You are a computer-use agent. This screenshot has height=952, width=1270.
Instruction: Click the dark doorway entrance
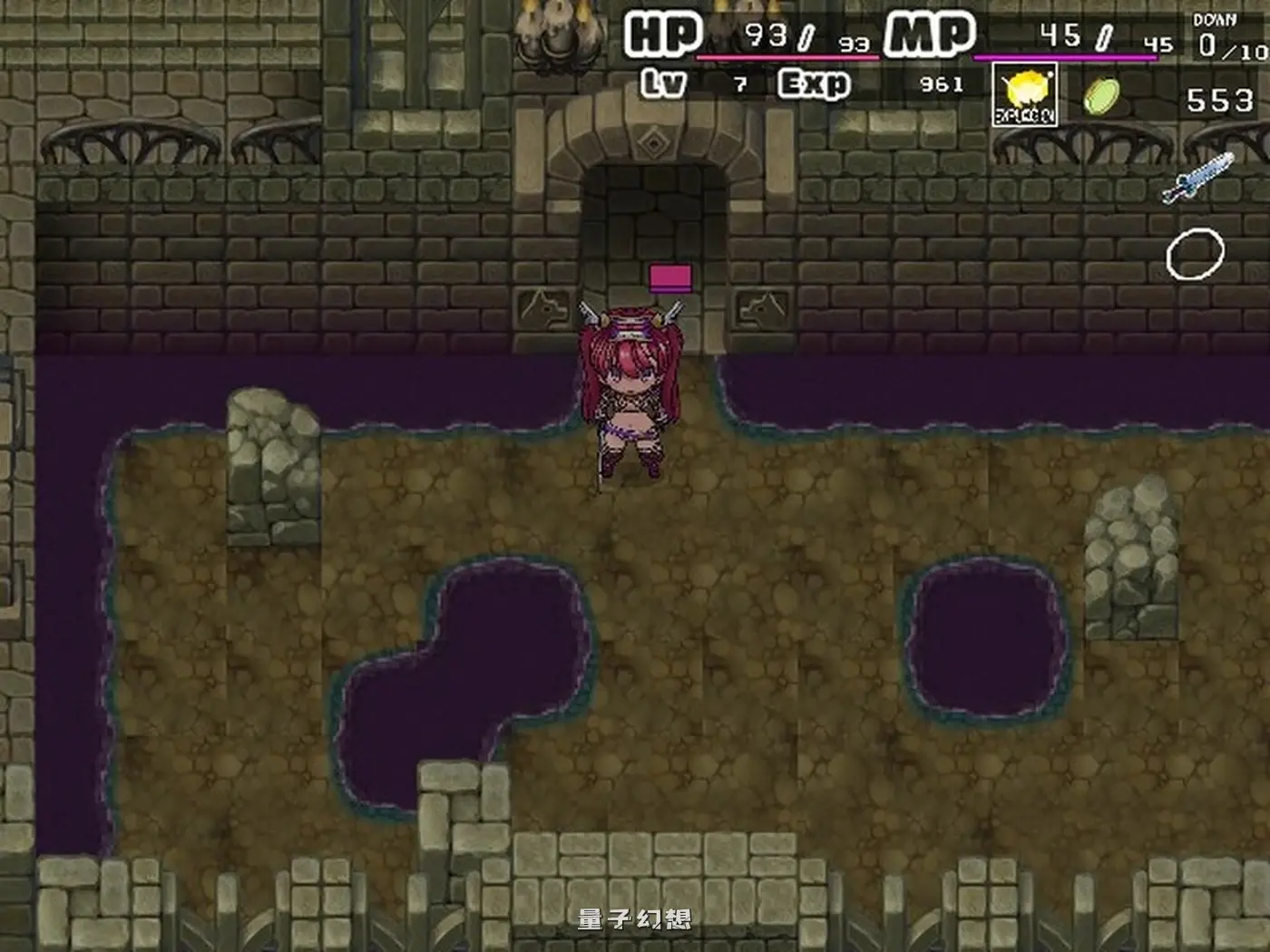(653, 209)
